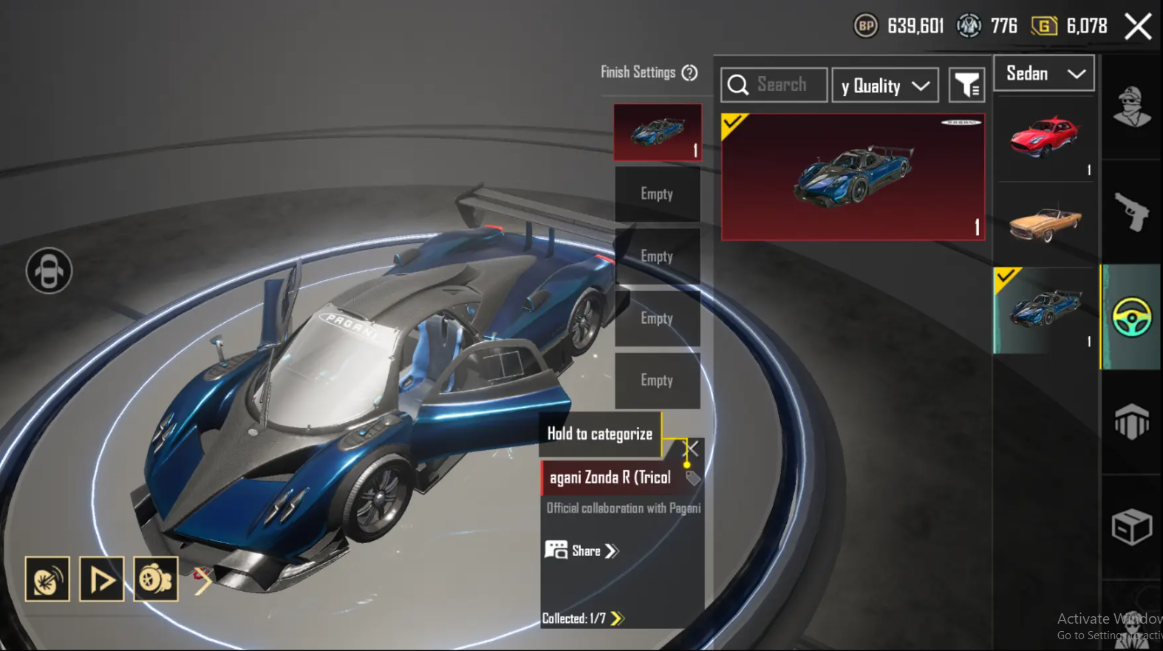Toggle the car top-view camera button
Screen dimensions: 1163x651
49,270
